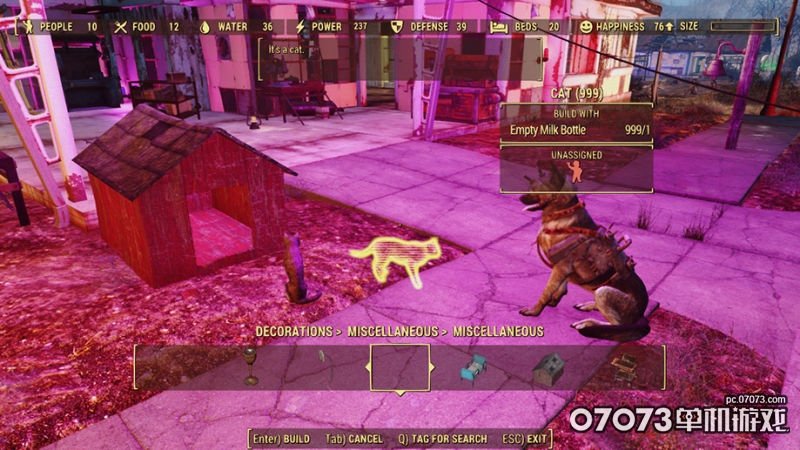Click the right arrow beside the selected slot
The image size is (800, 450).
(434, 367)
